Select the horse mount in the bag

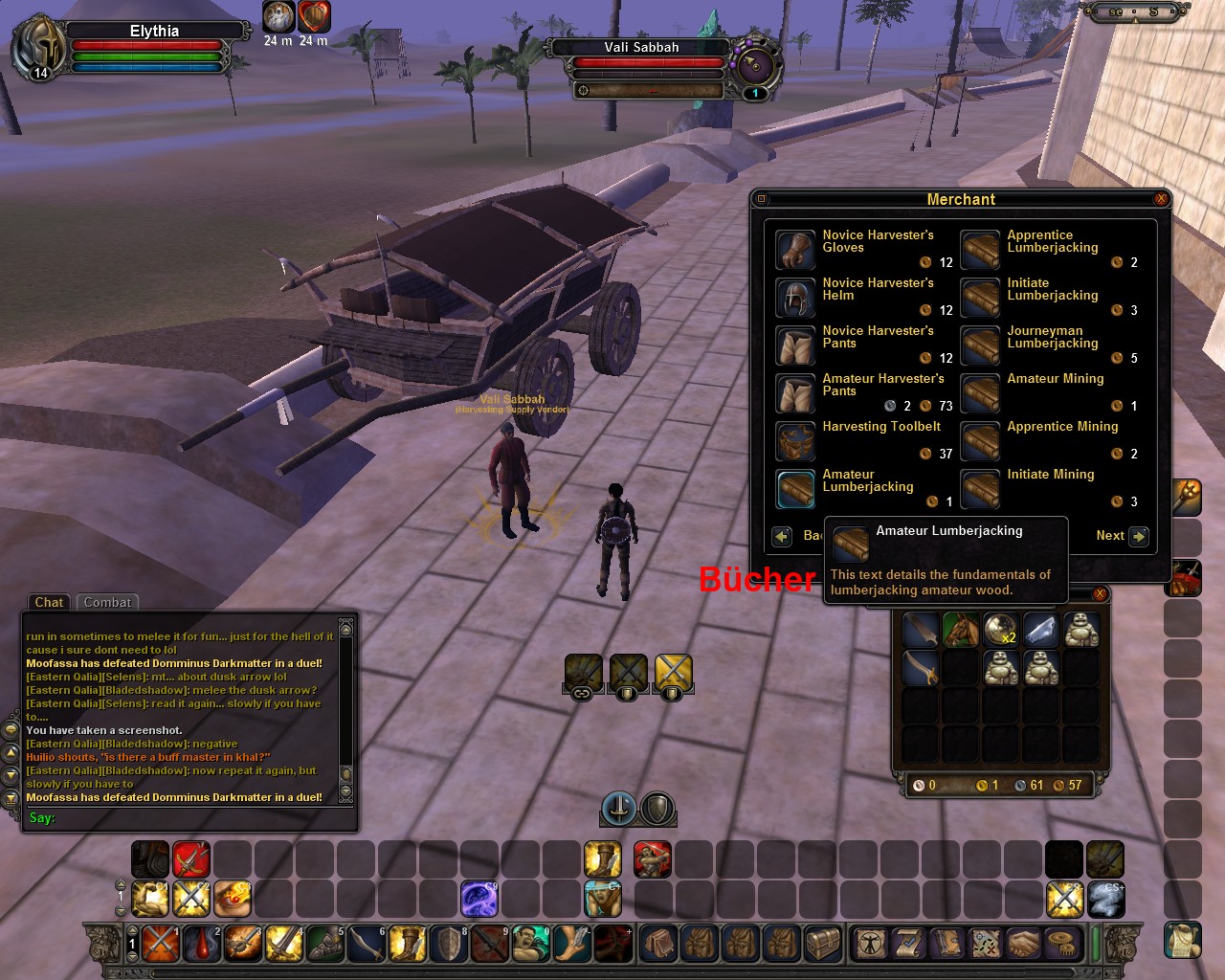[961, 630]
